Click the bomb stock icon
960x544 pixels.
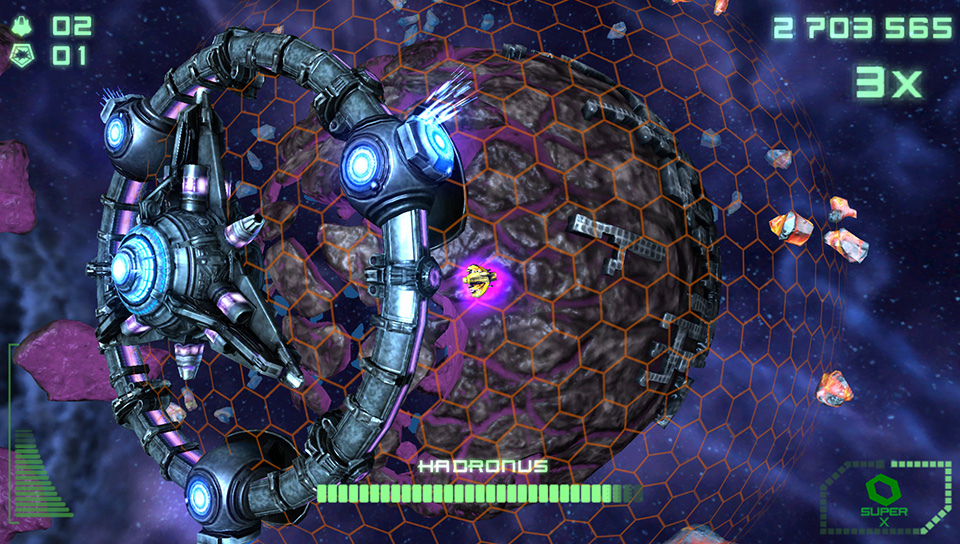tap(23, 56)
